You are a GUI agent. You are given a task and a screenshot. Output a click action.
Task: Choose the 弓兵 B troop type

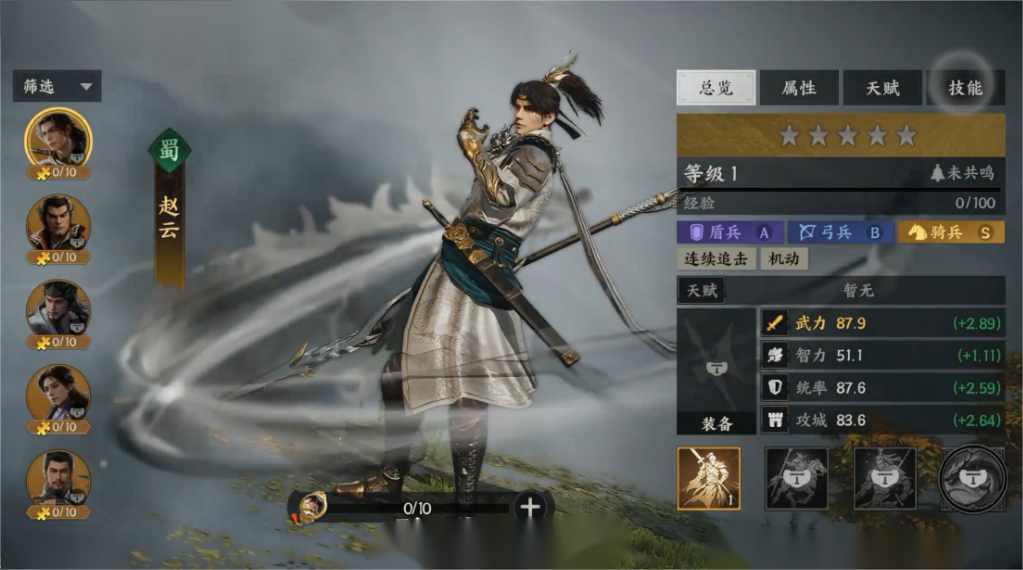[838, 233]
